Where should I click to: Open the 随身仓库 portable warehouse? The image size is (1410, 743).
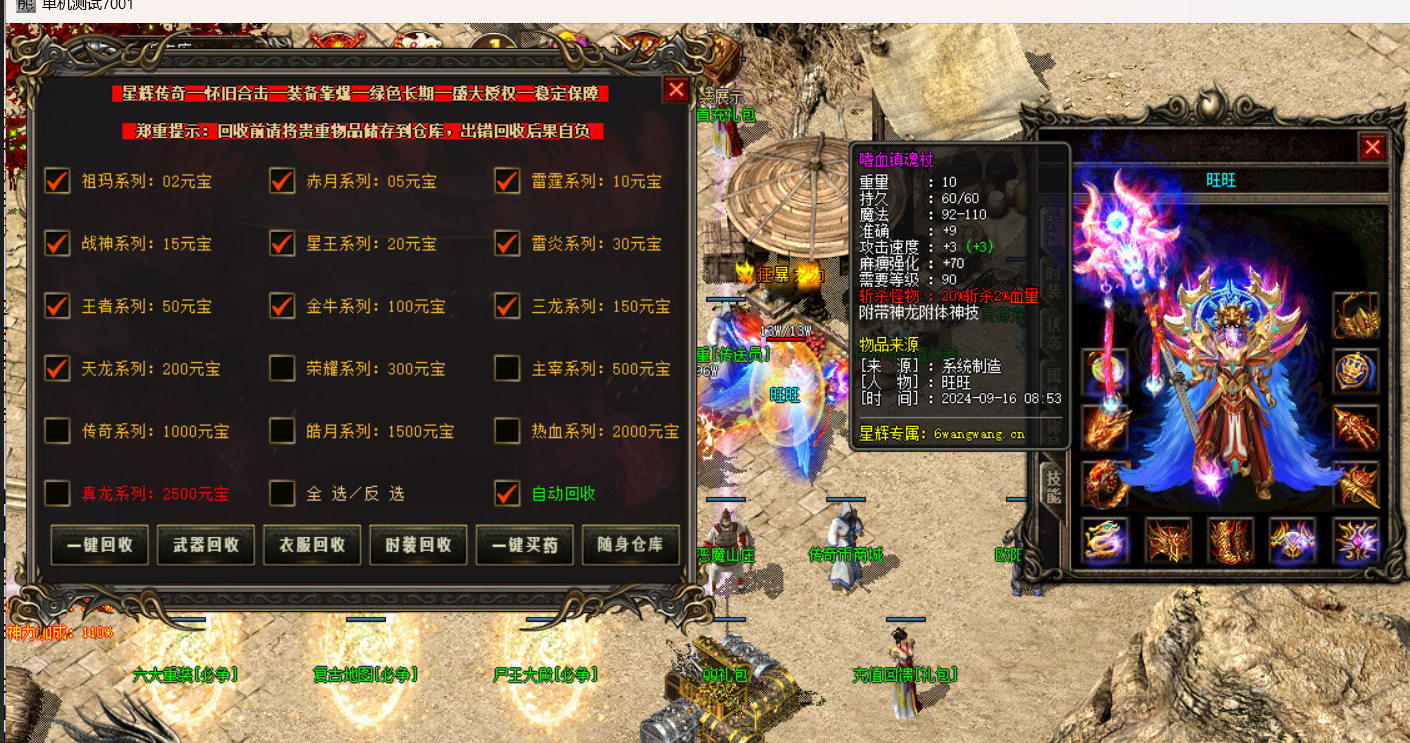pyautogui.click(x=630, y=545)
